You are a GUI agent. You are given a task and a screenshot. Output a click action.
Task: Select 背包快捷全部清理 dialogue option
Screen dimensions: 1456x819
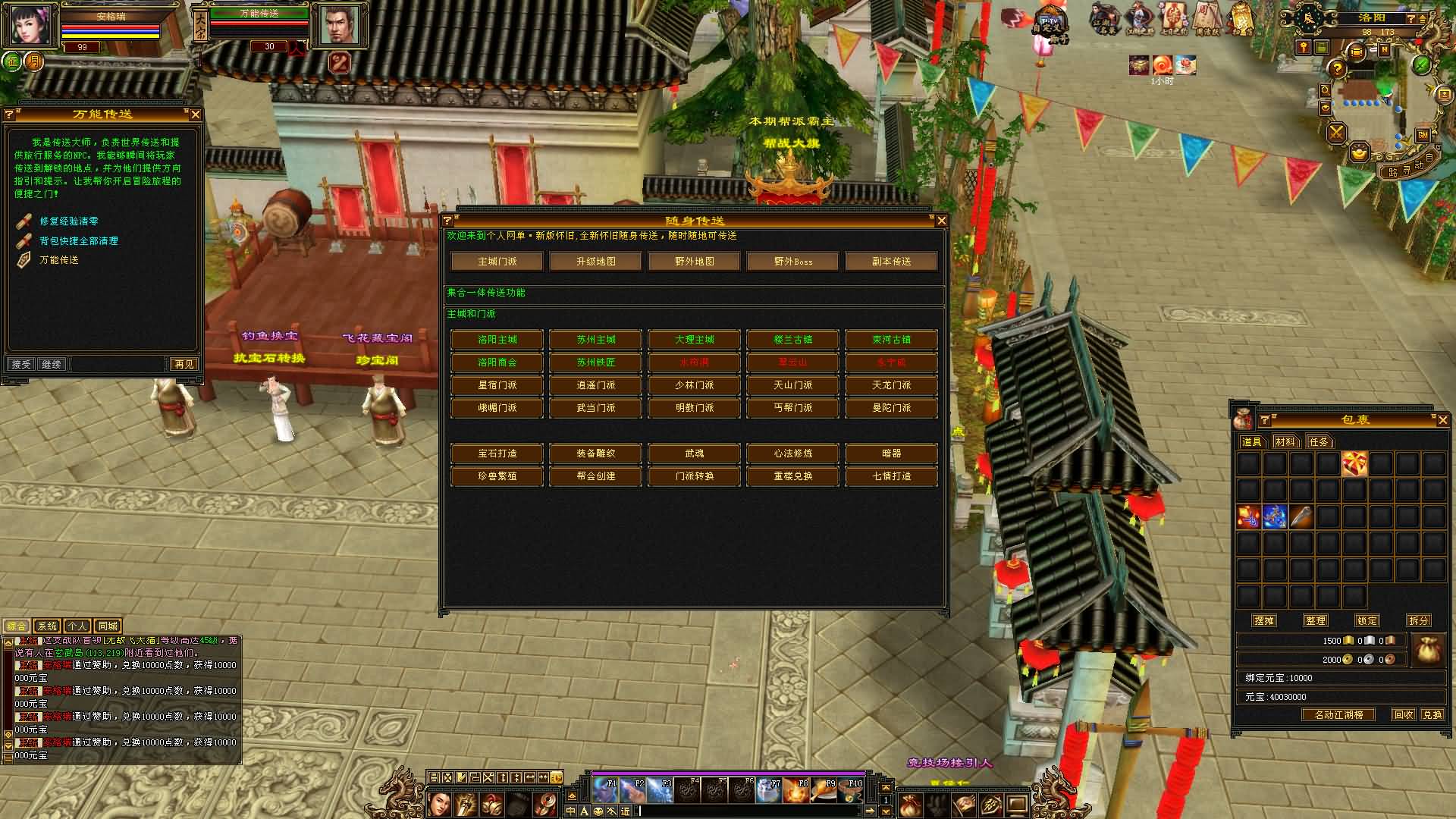[x=79, y=241]
